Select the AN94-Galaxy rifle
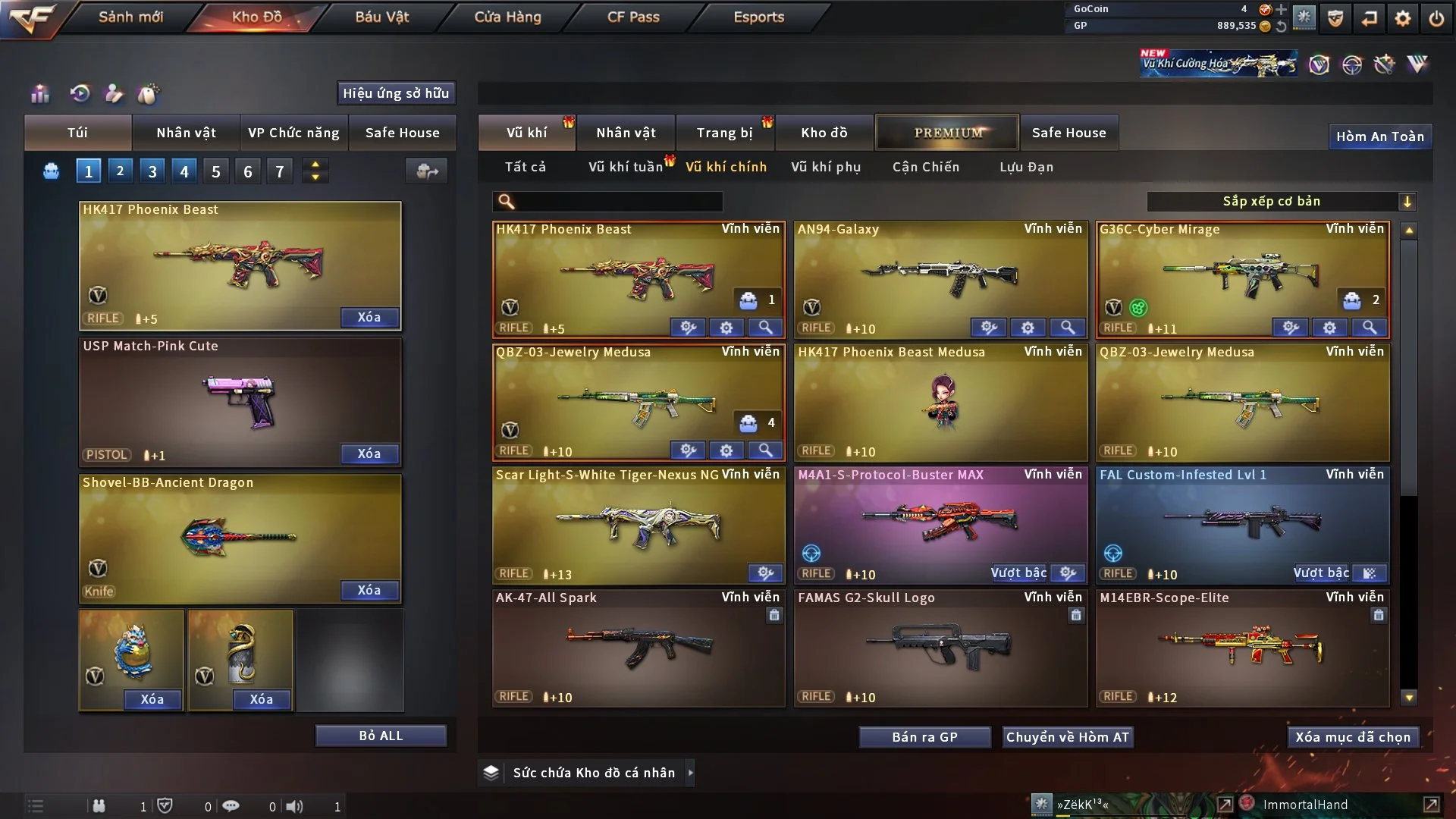The width and height of the screenshot is (1456, 819). [x=940, y=277]
